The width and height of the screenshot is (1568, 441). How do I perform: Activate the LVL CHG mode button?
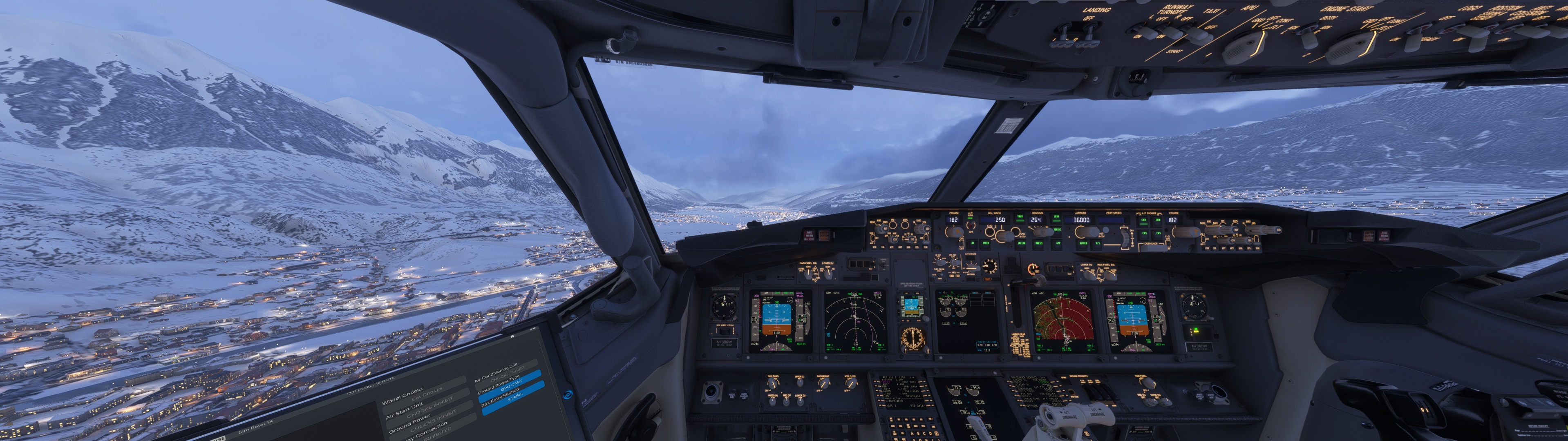(1021, 243)
